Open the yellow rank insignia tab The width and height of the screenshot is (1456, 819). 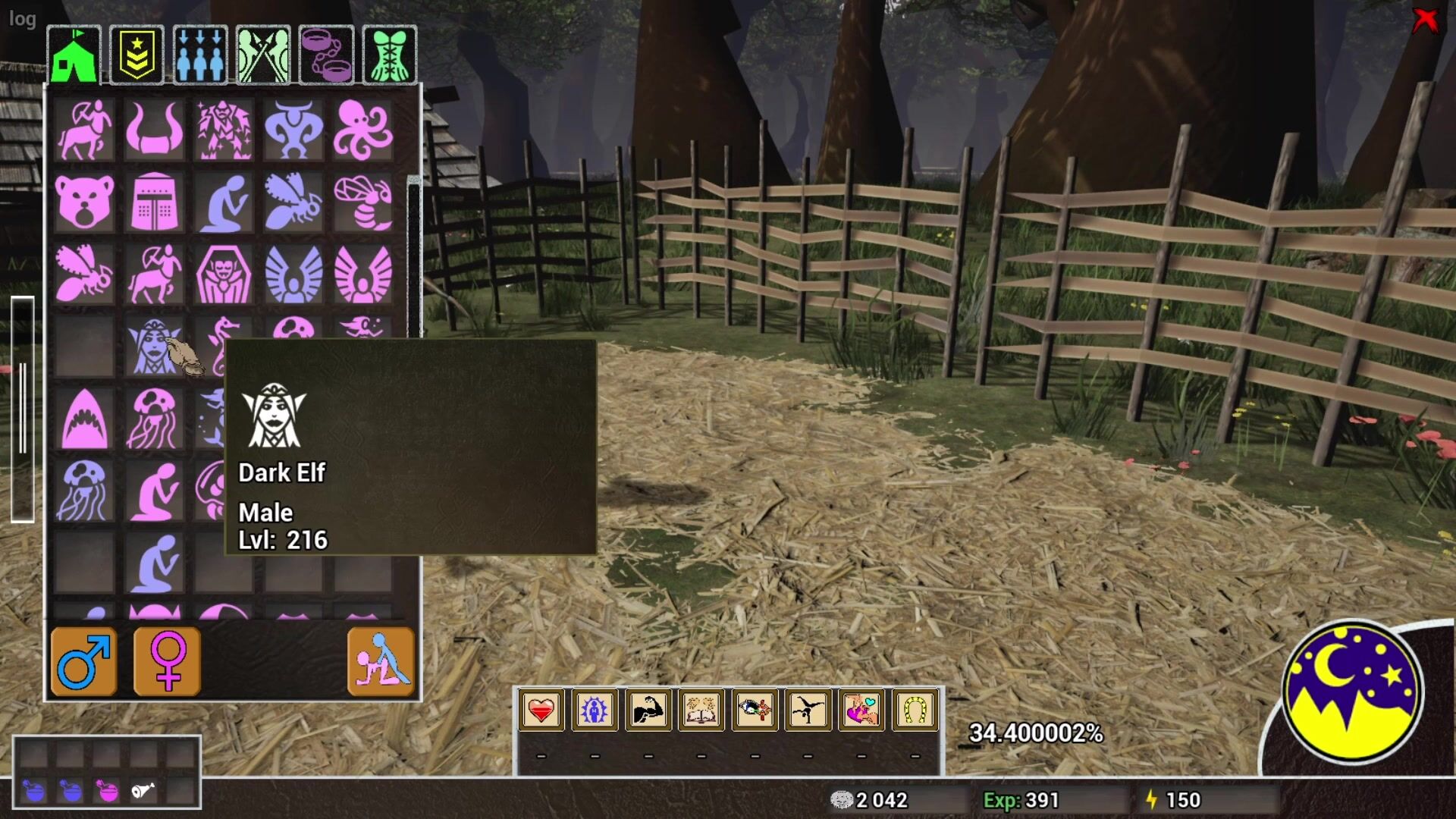click(136, 55)
